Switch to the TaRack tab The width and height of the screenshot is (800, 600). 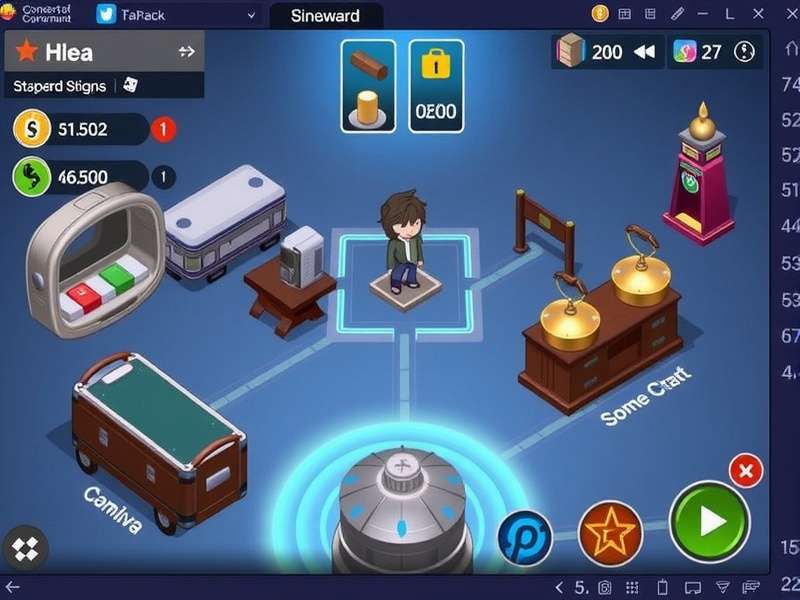135,15
